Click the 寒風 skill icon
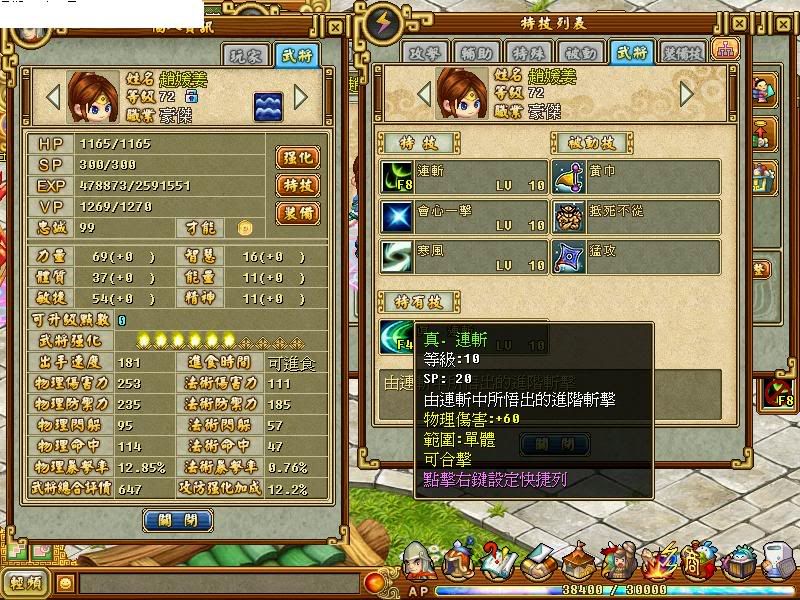 [x=396, y=256]
